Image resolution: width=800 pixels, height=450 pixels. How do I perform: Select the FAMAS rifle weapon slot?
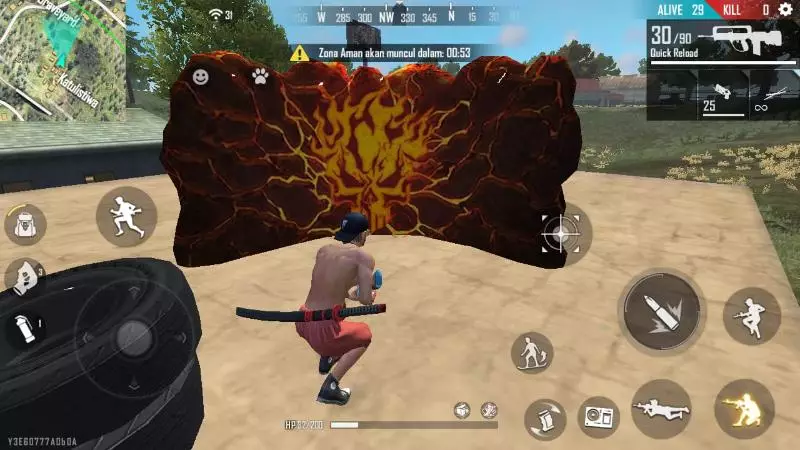[742, 42]
